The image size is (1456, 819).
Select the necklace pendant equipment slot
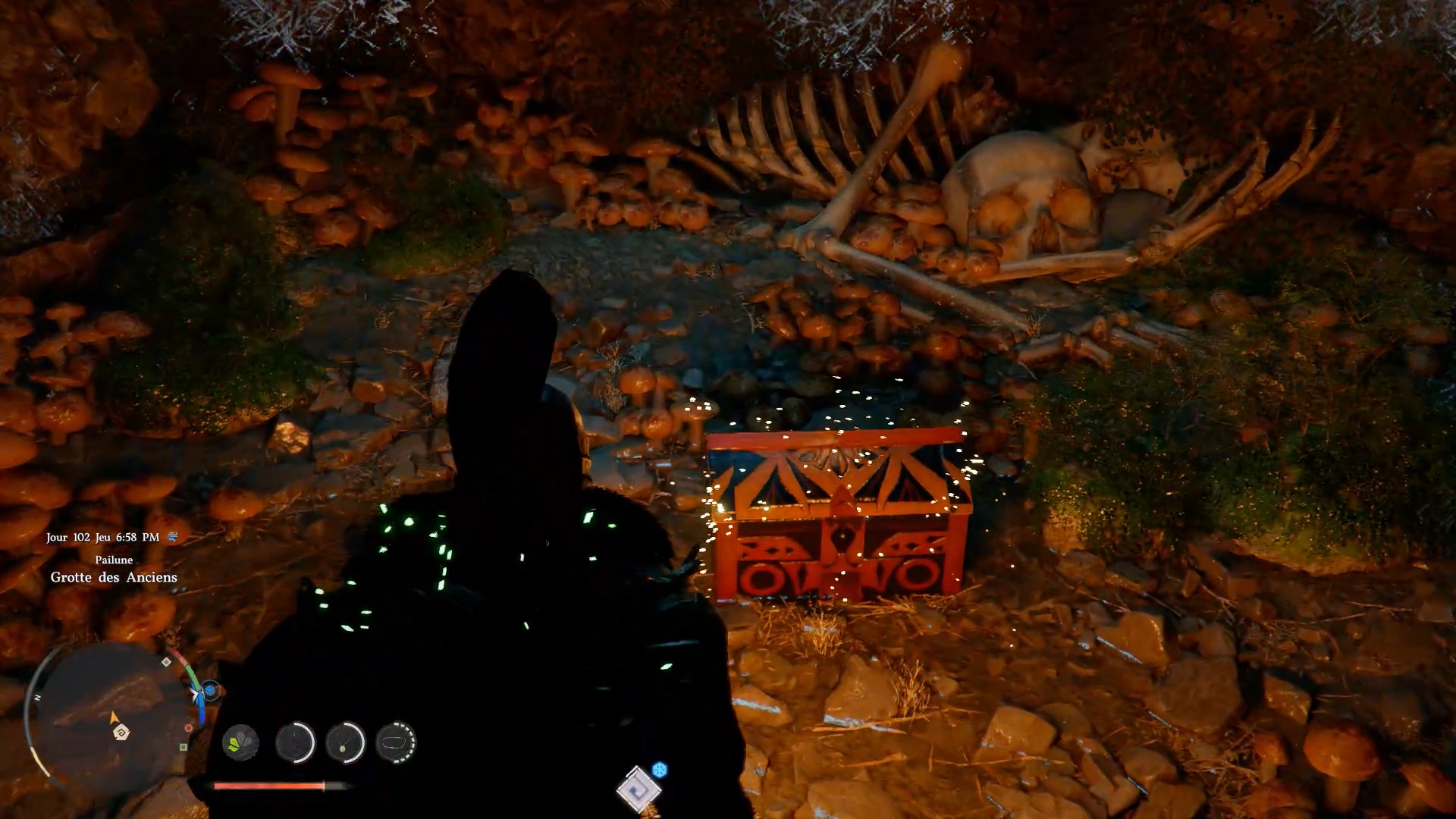[345, 742]
